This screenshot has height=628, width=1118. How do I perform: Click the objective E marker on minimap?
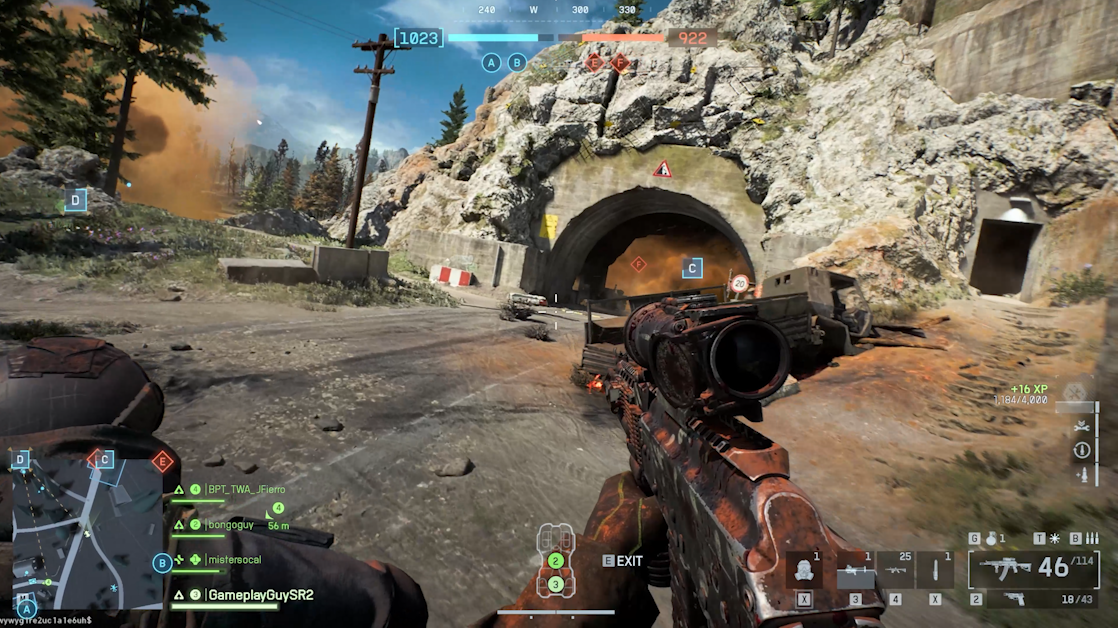162,461
